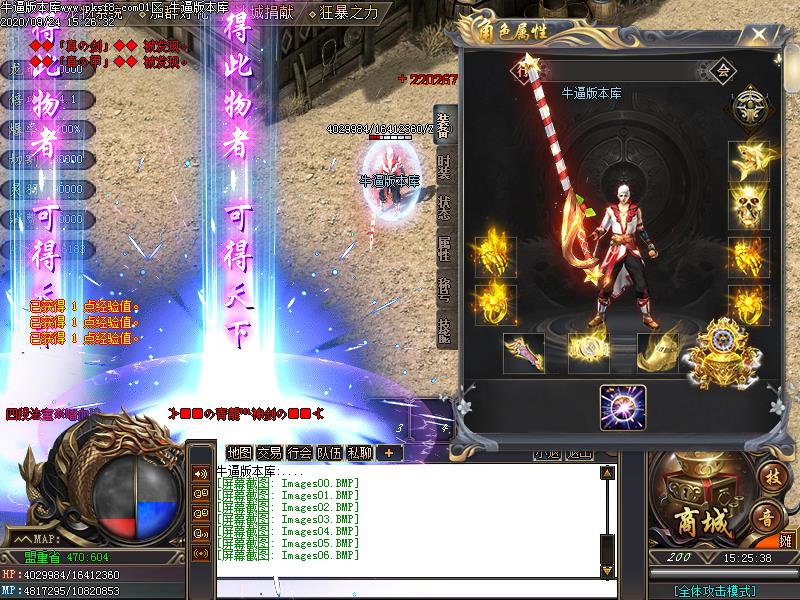Click the 全体攻击模式 attack mode label
Image resolution: width=800 pixels, height=600 pixels.
point(714,590)
